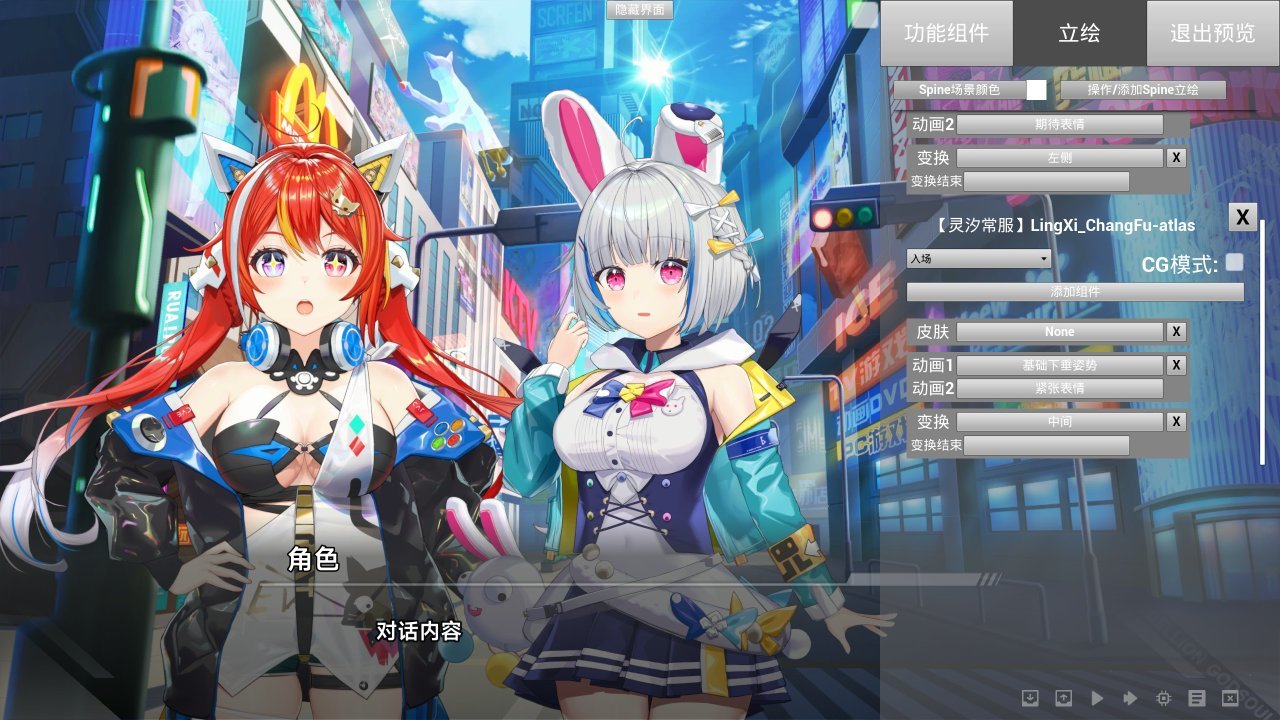This screenshot has width=1280, height=720.
Task: Open the Spine场景颜色 white color swatch
Action: (1037, 90)
